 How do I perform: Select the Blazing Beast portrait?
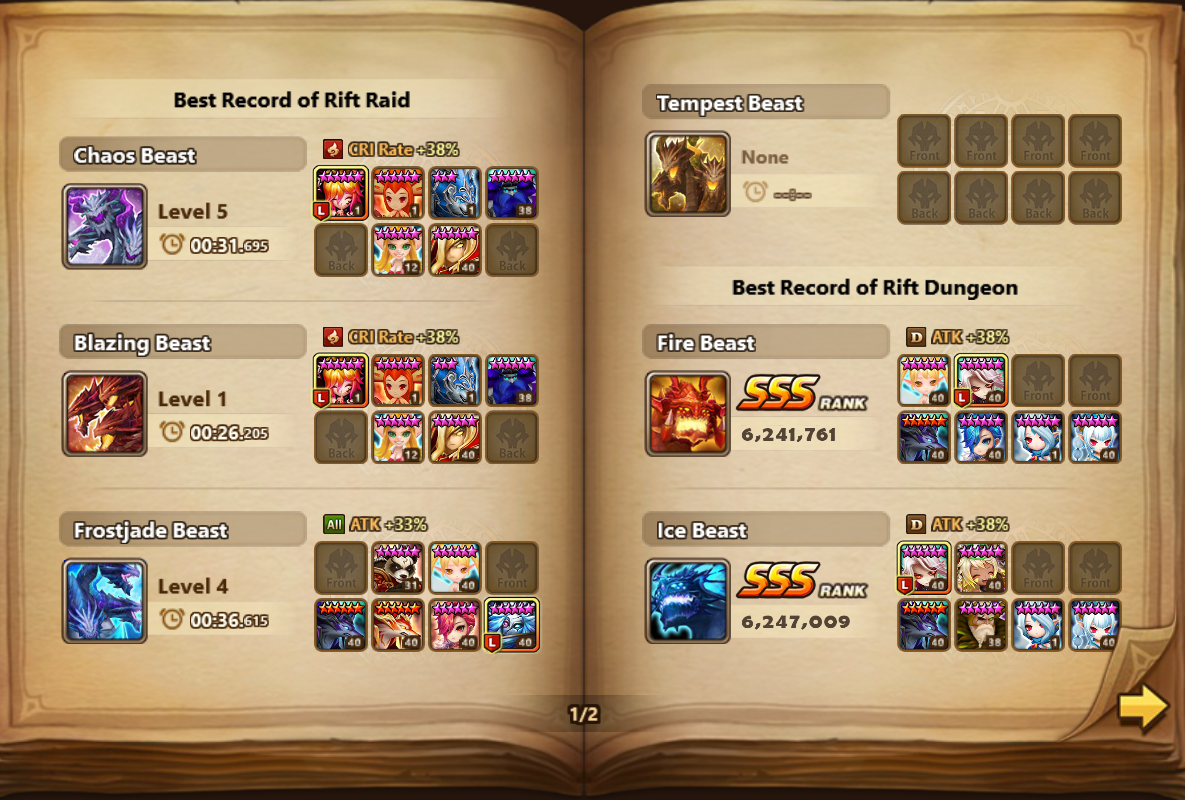[x=105, y=414]
